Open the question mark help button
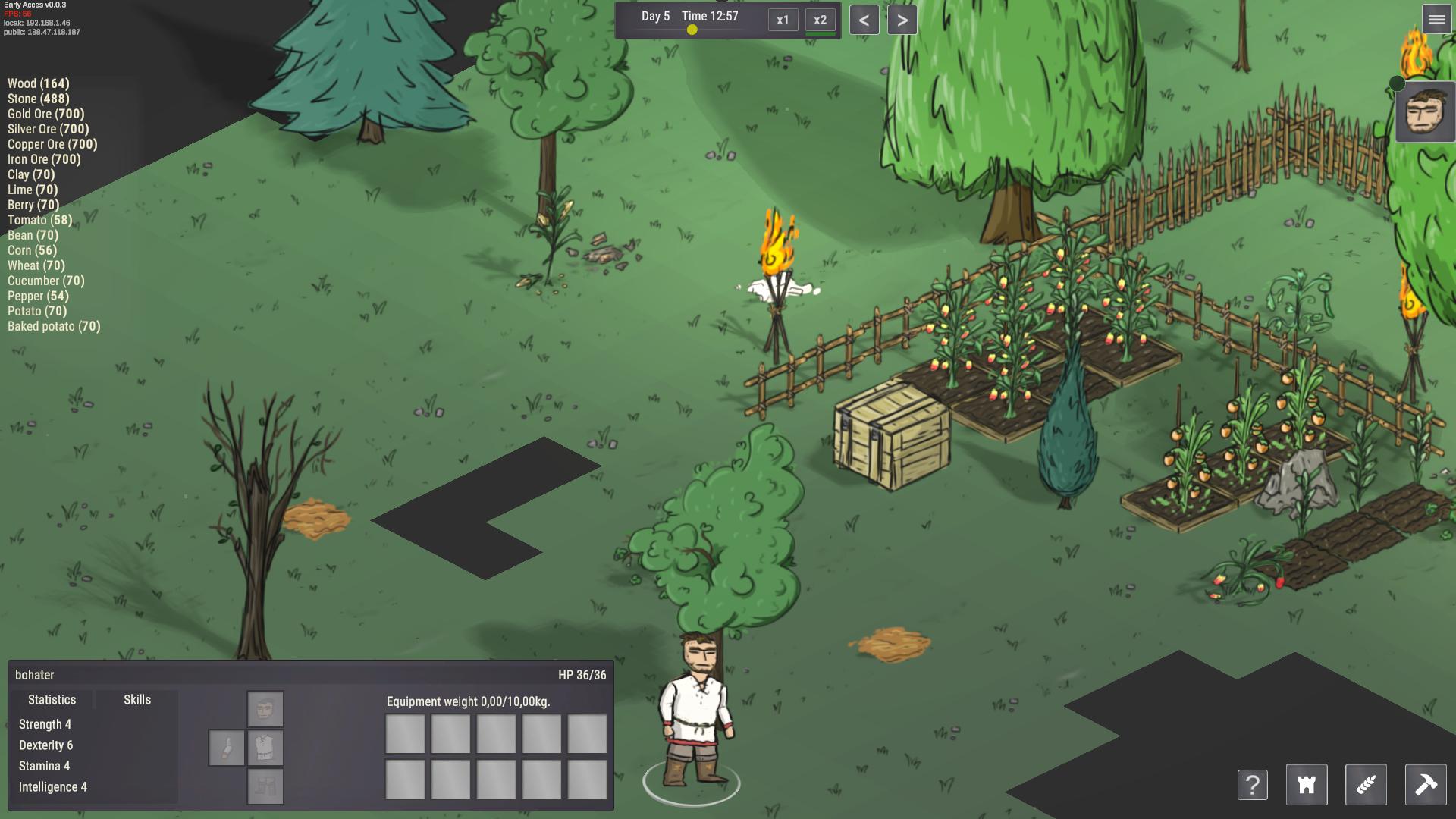 [1252, 785]
